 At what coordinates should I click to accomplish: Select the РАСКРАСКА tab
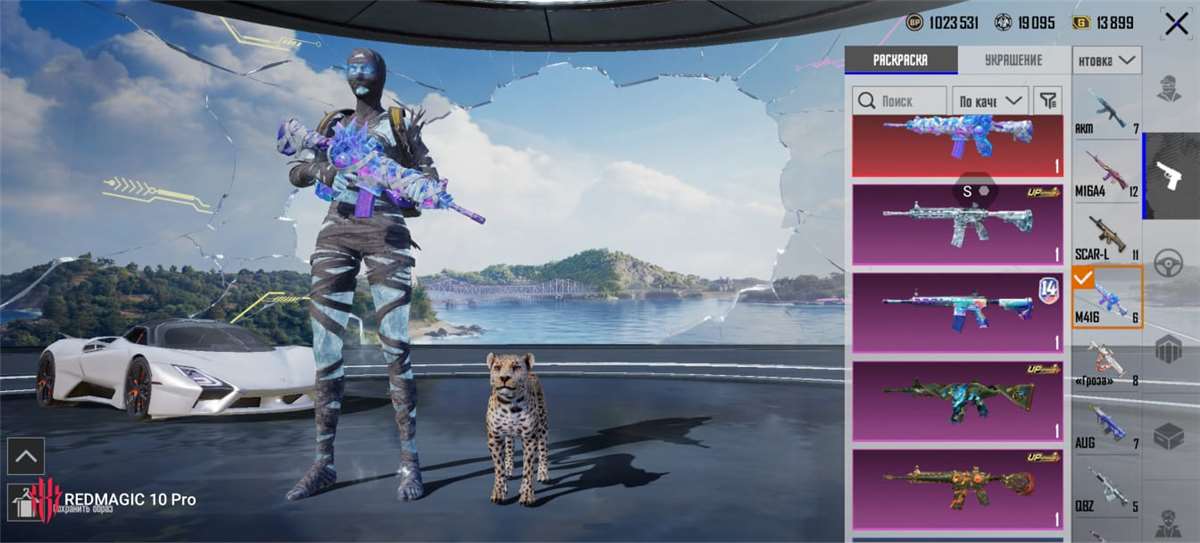900,60
